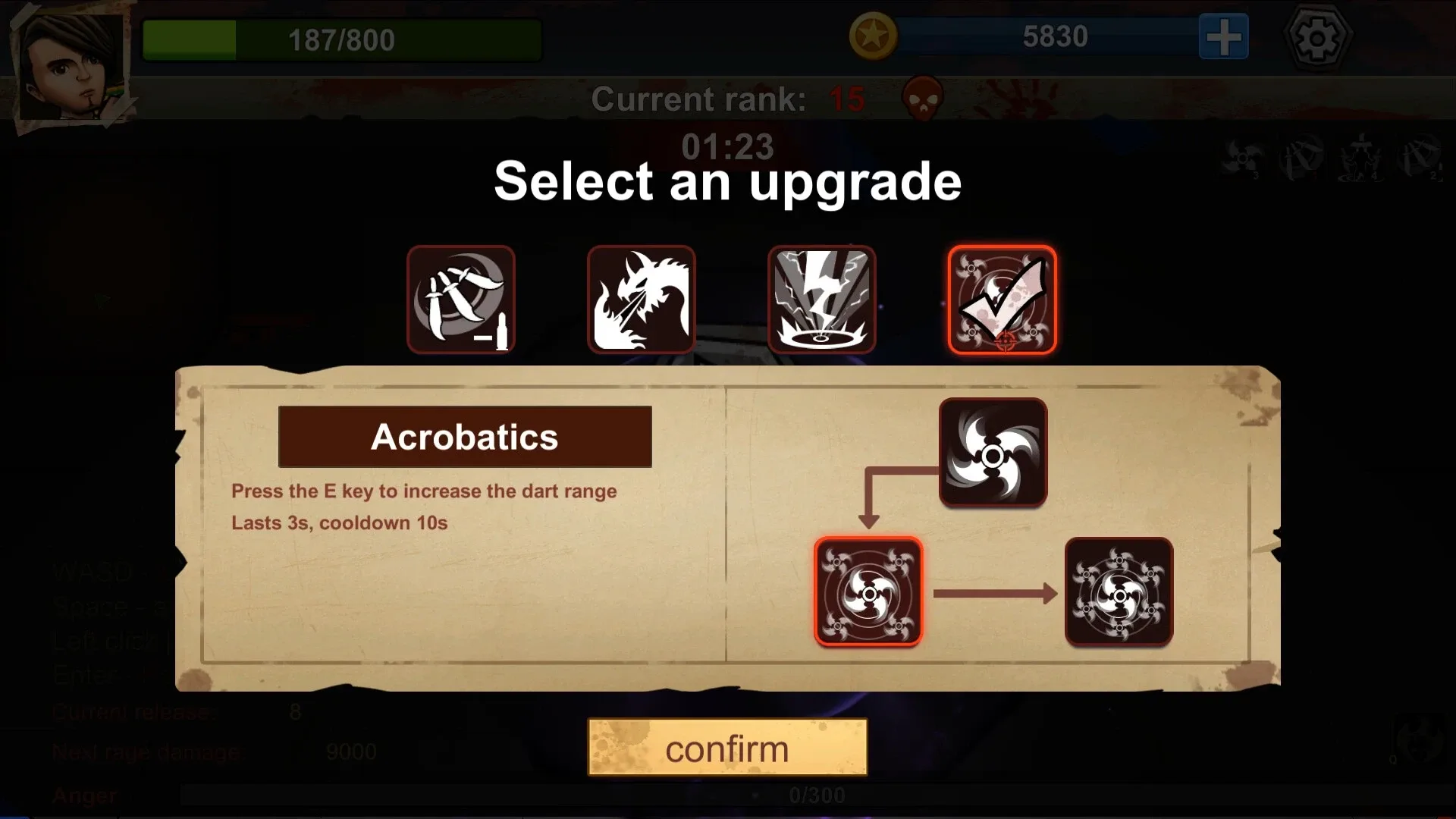Open the settings gear icon
This screenshot has height=819, width=1456.
point(1319,36)
